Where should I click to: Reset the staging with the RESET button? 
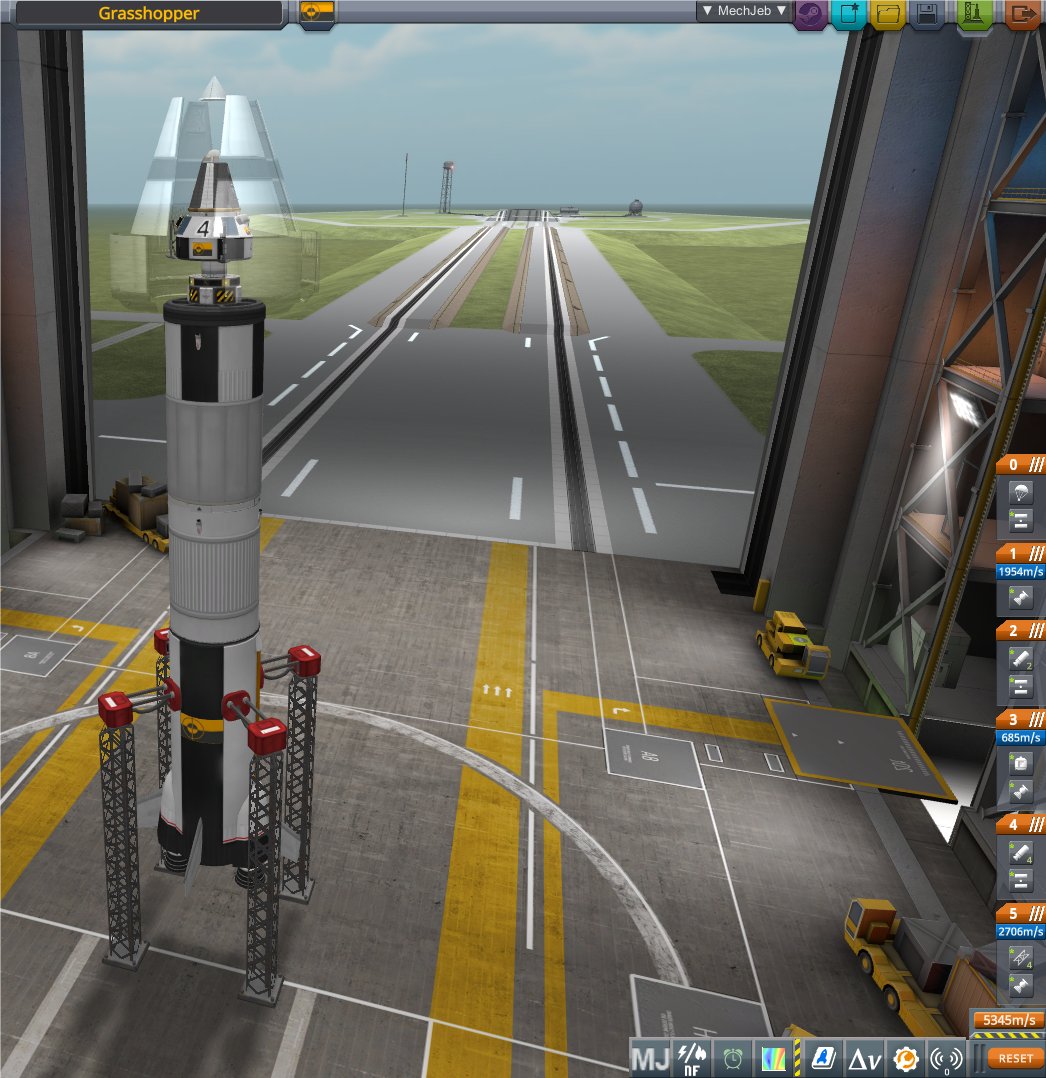pos(1015,1057)
